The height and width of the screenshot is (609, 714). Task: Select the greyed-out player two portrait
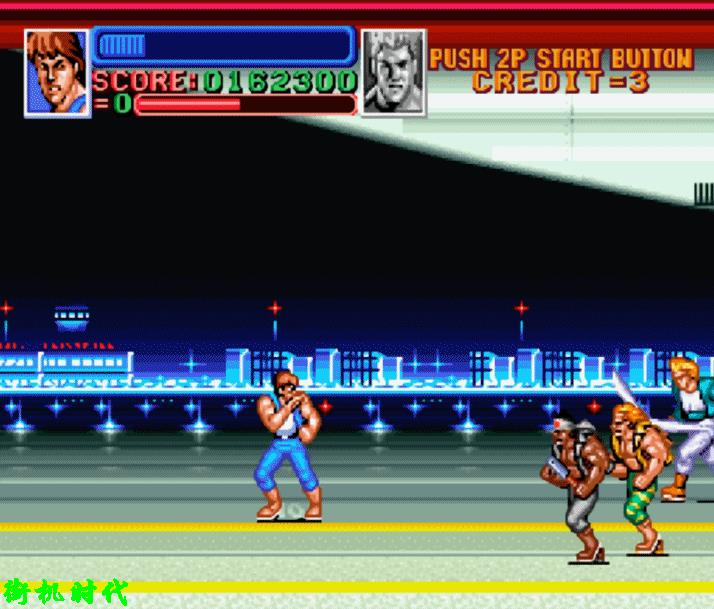click(x=393, y=72)
